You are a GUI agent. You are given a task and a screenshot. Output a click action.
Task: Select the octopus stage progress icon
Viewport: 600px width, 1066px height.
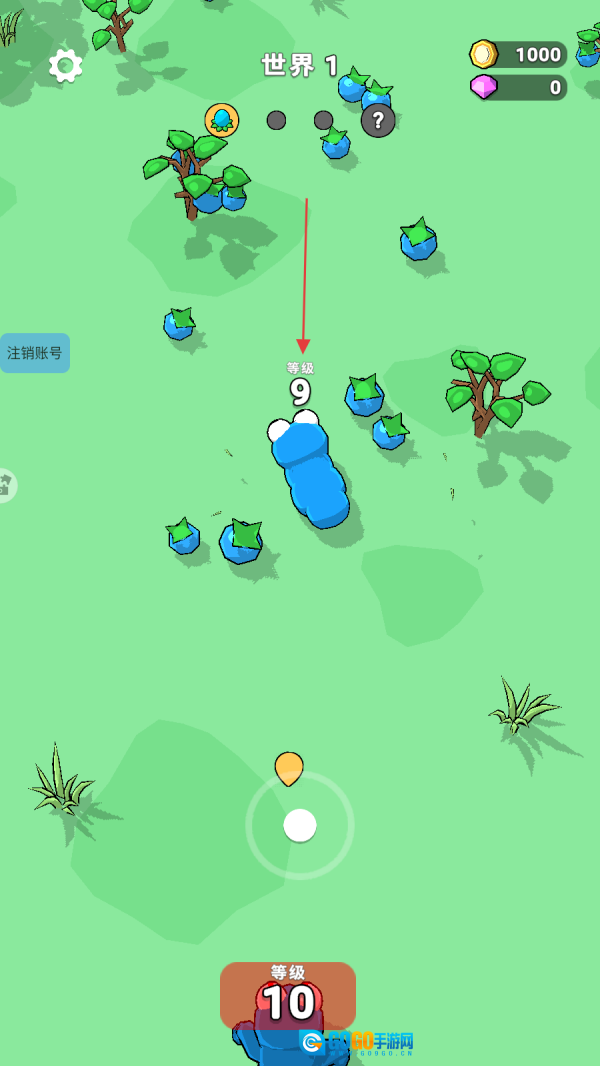click(222, 120)
